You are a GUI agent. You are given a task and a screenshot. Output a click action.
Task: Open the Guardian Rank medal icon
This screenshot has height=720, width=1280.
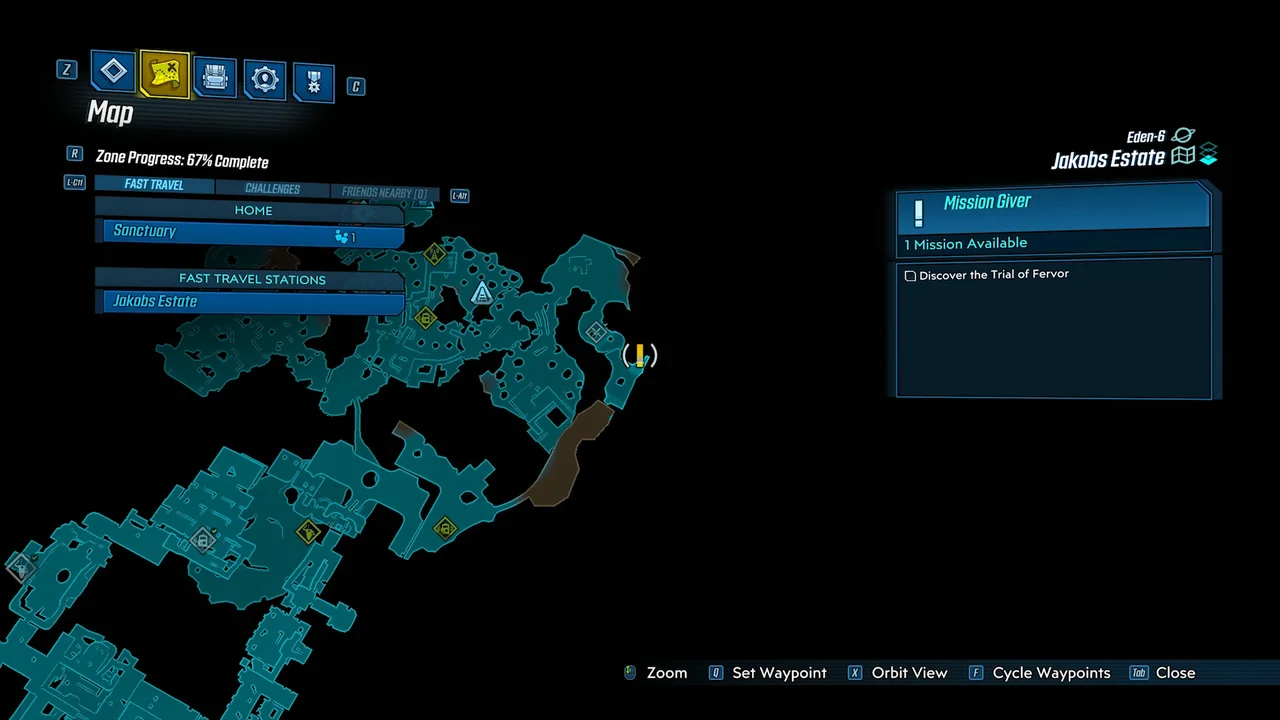(x=313, y=81)
